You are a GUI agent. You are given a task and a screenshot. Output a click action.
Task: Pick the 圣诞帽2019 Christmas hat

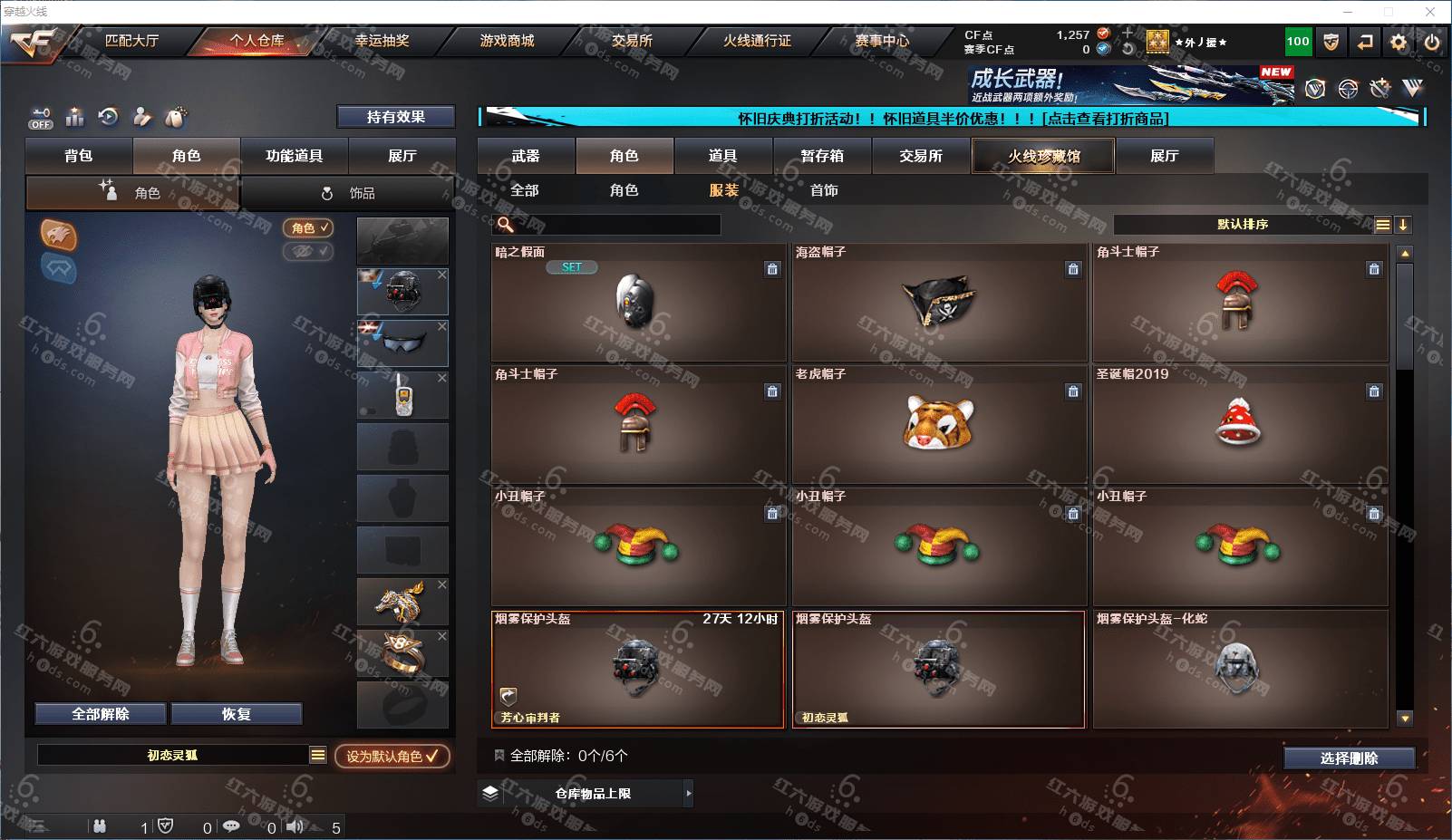[1239, 424]
